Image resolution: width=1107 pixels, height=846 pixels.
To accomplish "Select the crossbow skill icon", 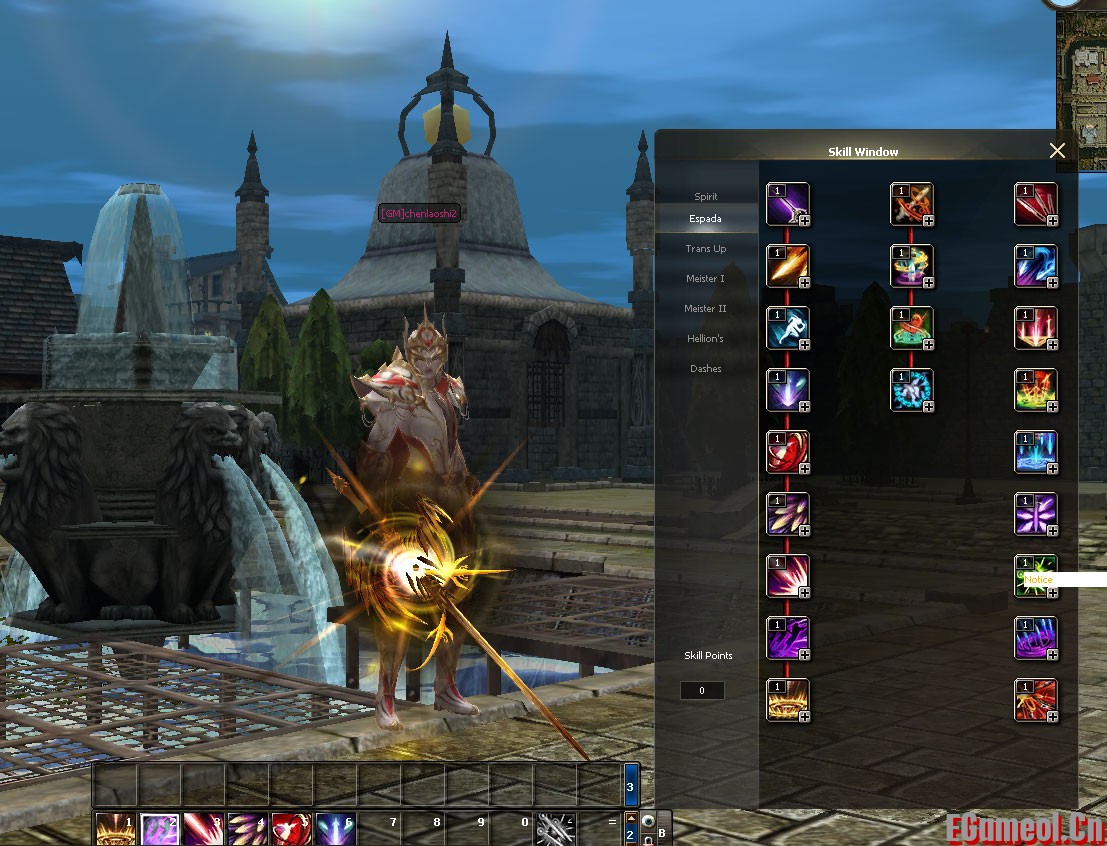I will 911,204.
